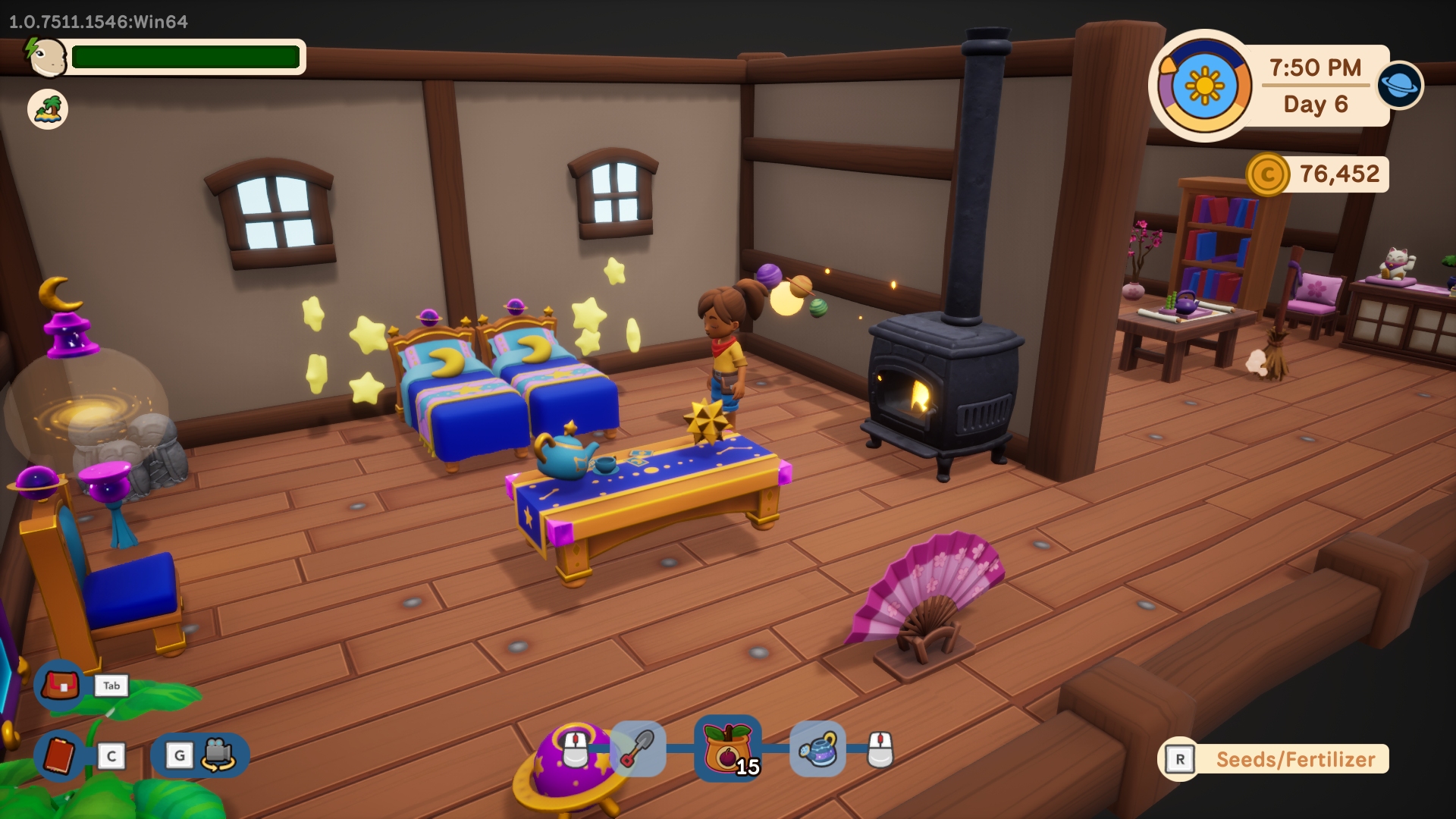Viewport: 1456px width, 819px height.
Task: Click the rotating camera icon
Action: [218, 755]
